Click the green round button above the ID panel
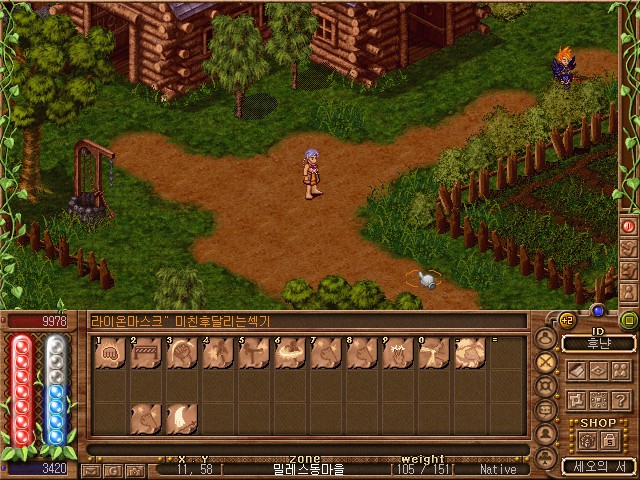Image resolution: width=640 pixels, height=480 pixels. [628, 320]
